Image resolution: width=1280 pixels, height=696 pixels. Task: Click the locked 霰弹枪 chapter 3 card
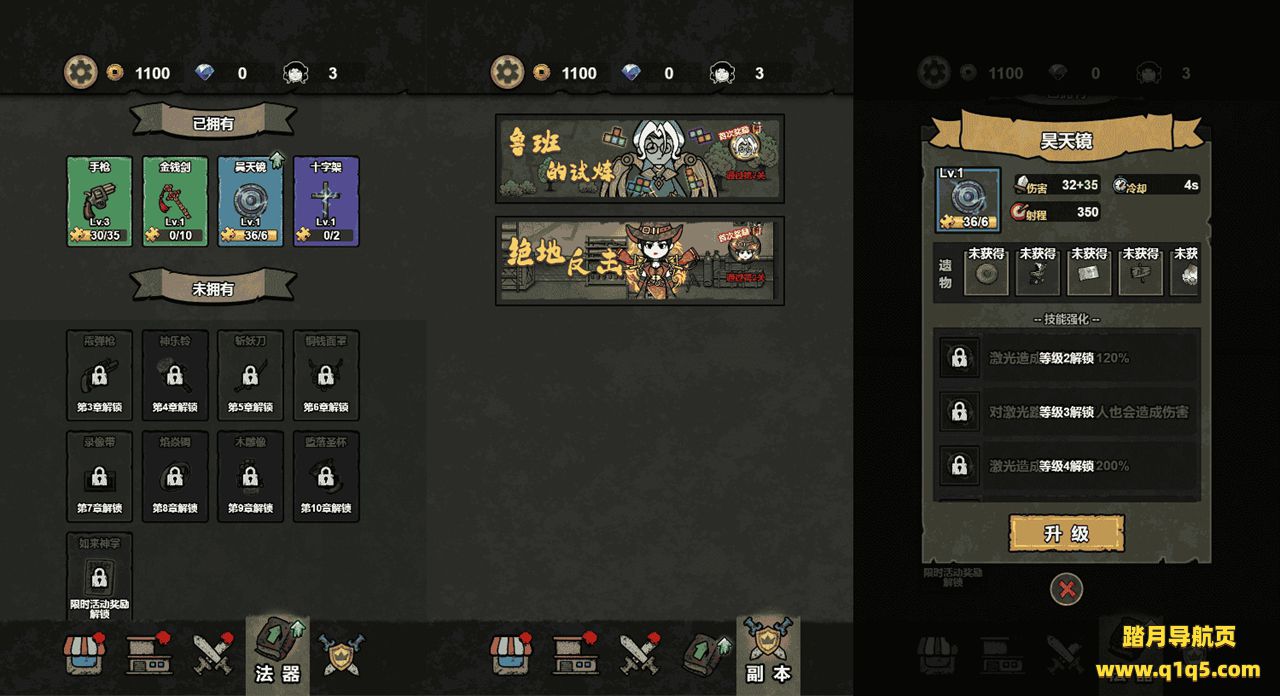click(x=100, y=375)
